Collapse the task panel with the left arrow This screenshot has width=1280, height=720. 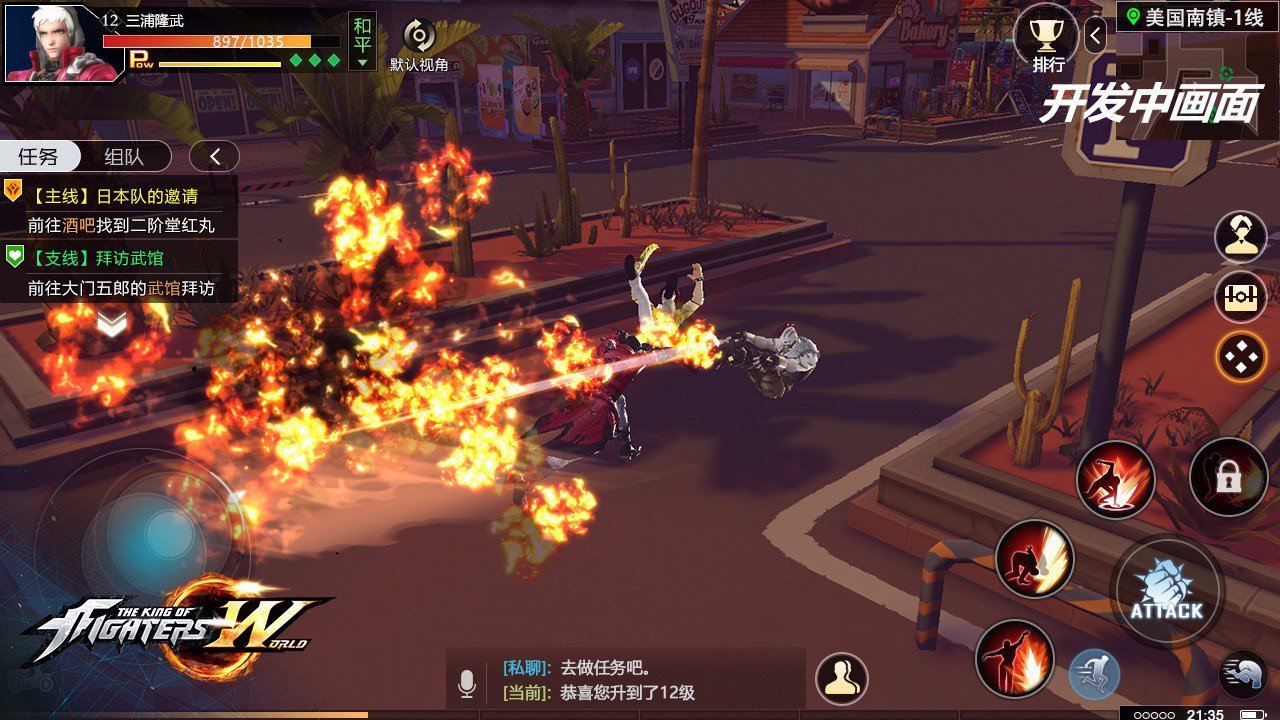[x=214, y=156]
